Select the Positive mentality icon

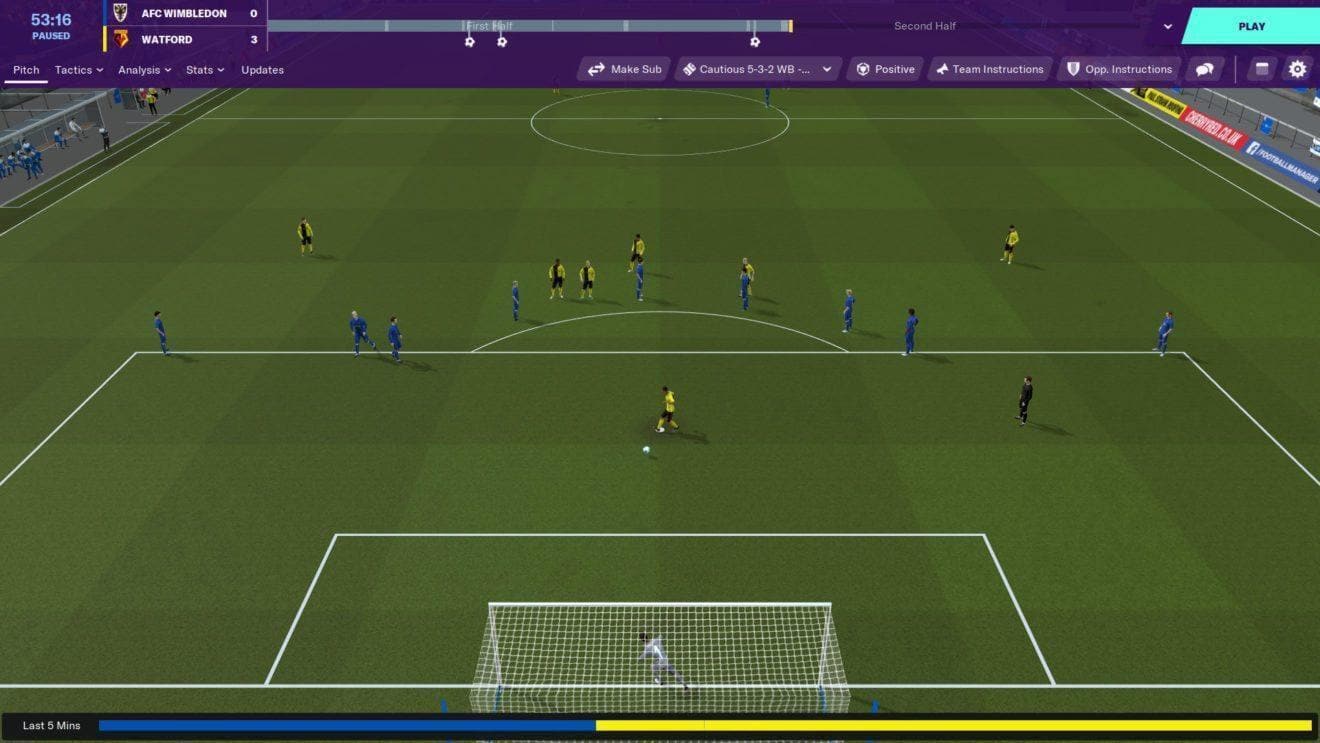click(884, 69)
